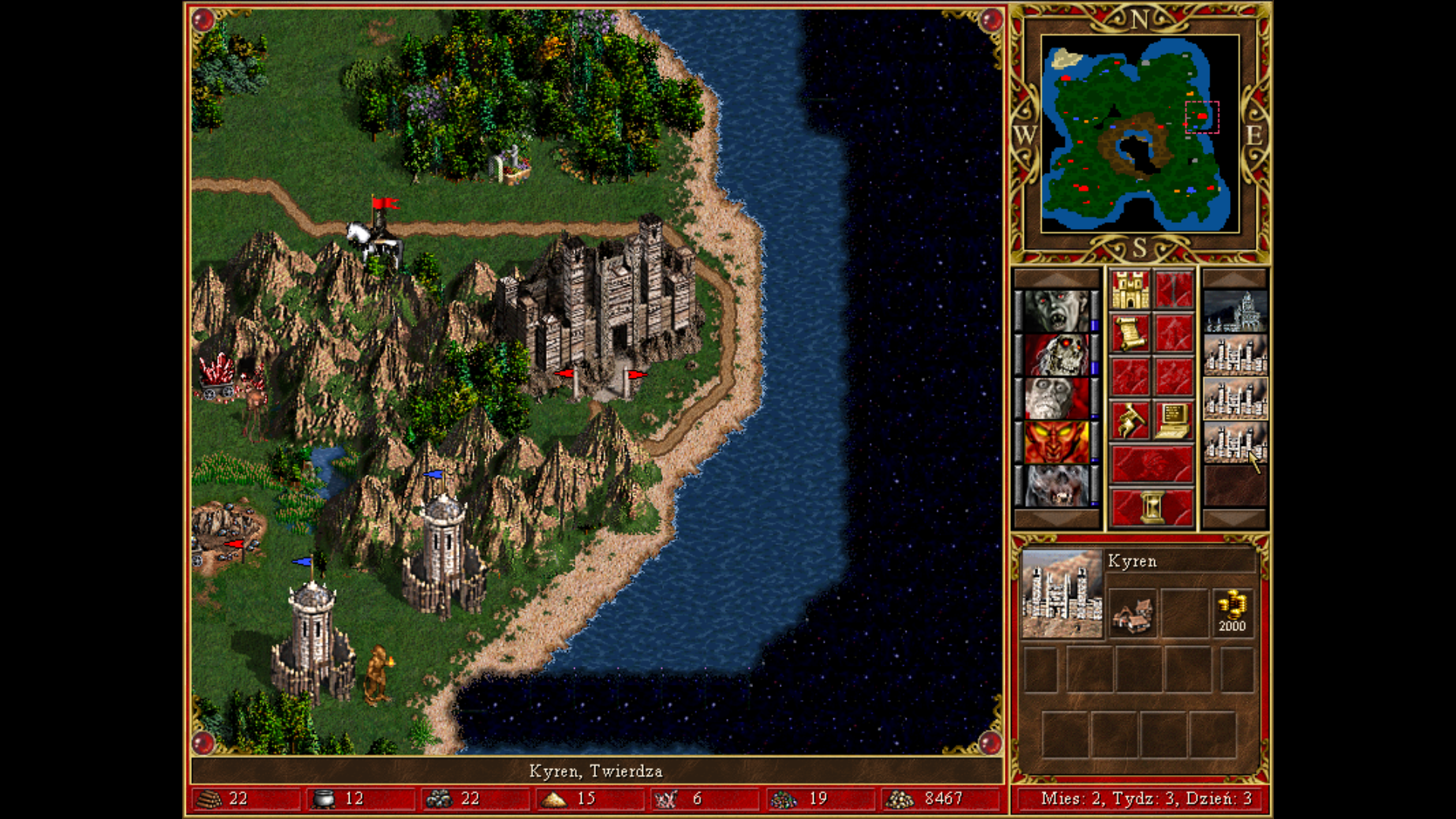Click the Kyren town portrait in info panel
This screenshot has width=1456, height=819.
(1062, 594)
